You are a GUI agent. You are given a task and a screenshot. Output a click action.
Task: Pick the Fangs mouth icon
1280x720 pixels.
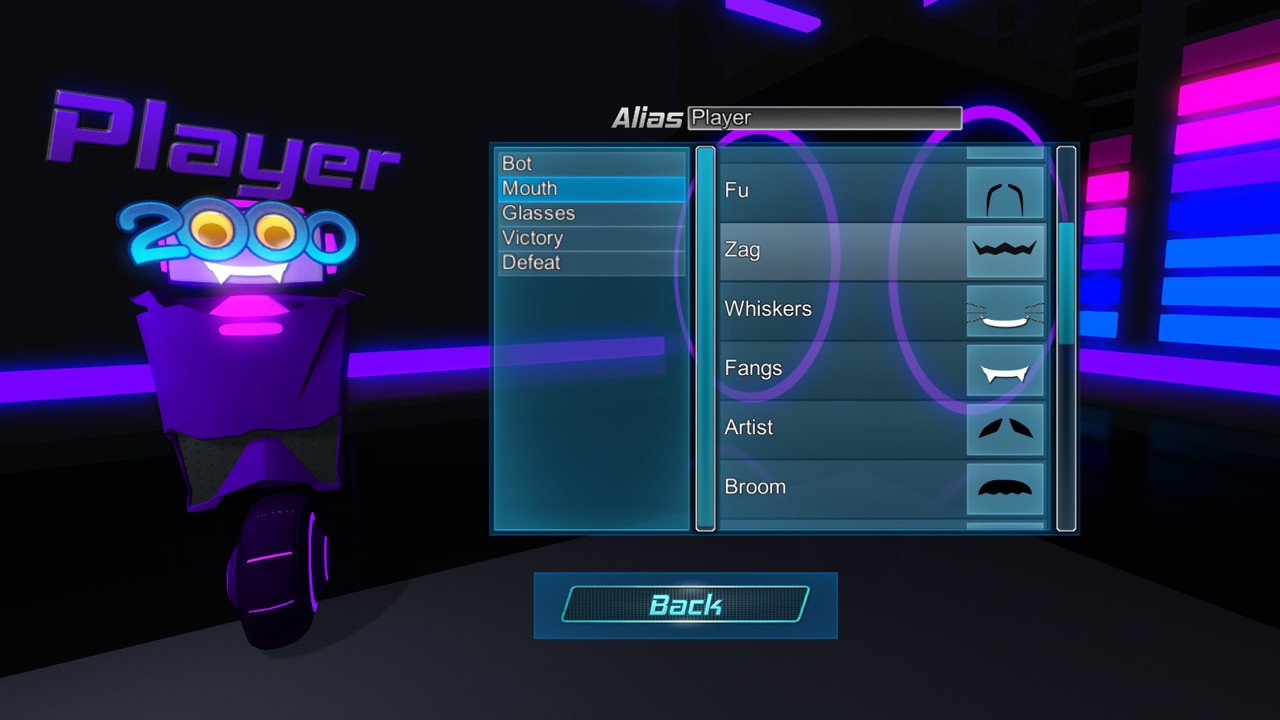pos(1005,369)
